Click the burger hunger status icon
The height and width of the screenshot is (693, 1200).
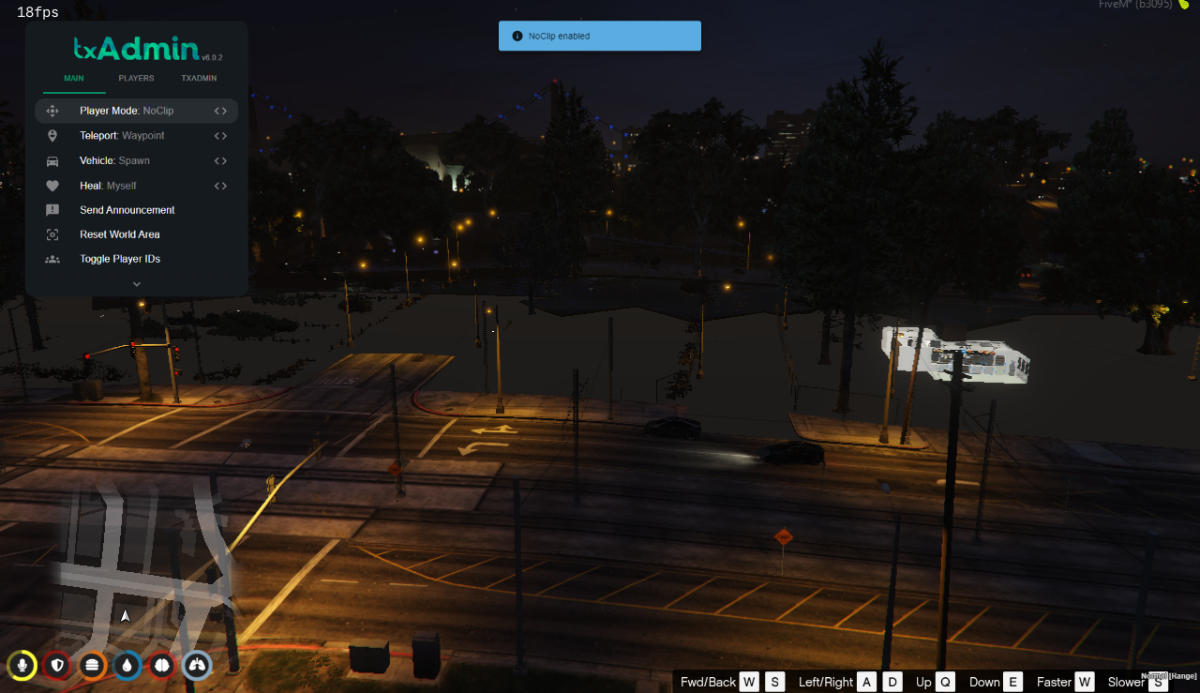pos(92,665)
